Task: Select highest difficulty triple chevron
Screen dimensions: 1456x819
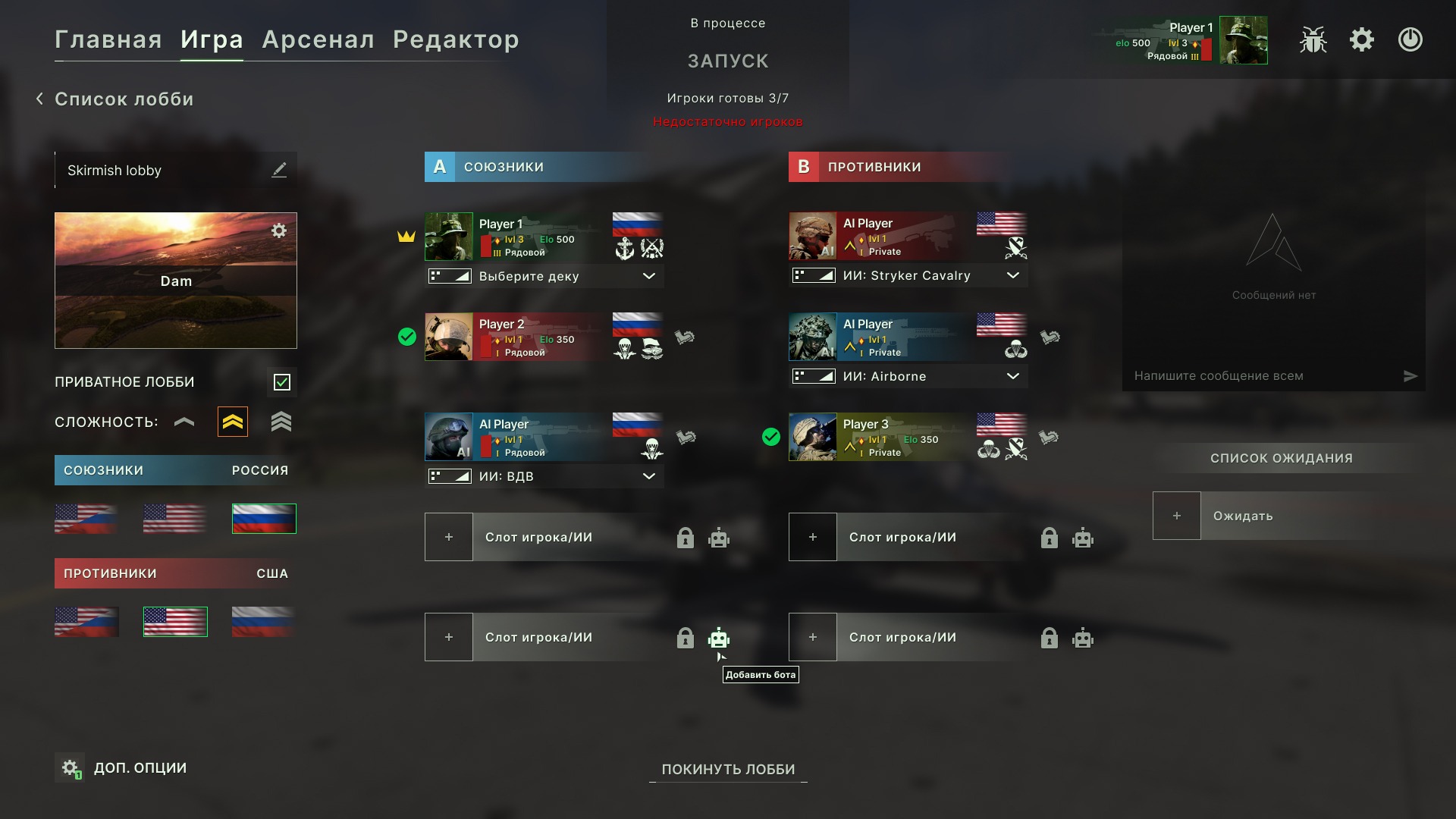Action: tap(281, 422)
